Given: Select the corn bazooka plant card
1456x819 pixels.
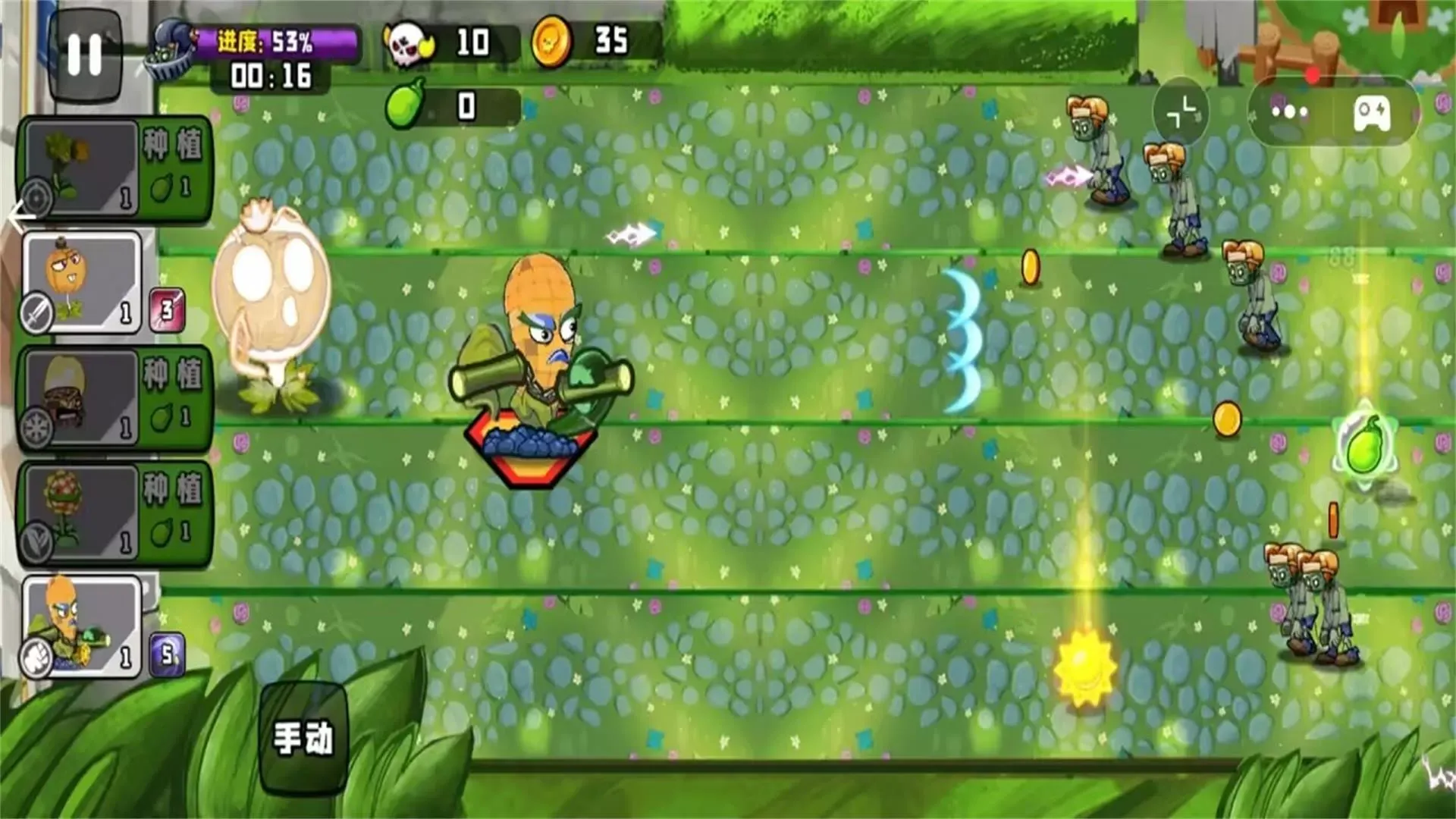Looking at the screenshot, I should [82, 626].
